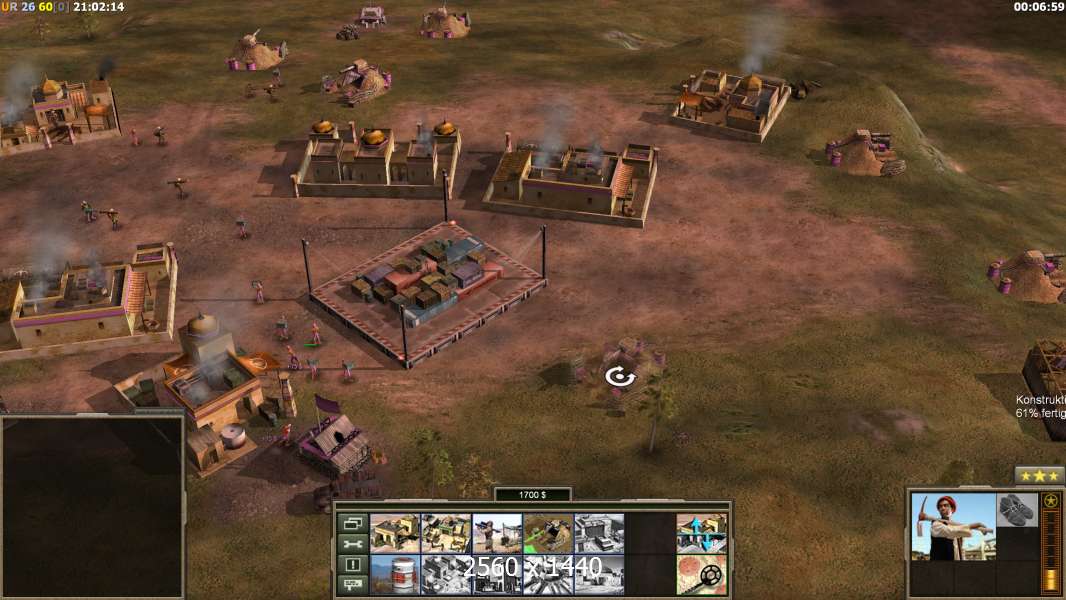Select the barracks build icon in command bar

tap(395, 533)
